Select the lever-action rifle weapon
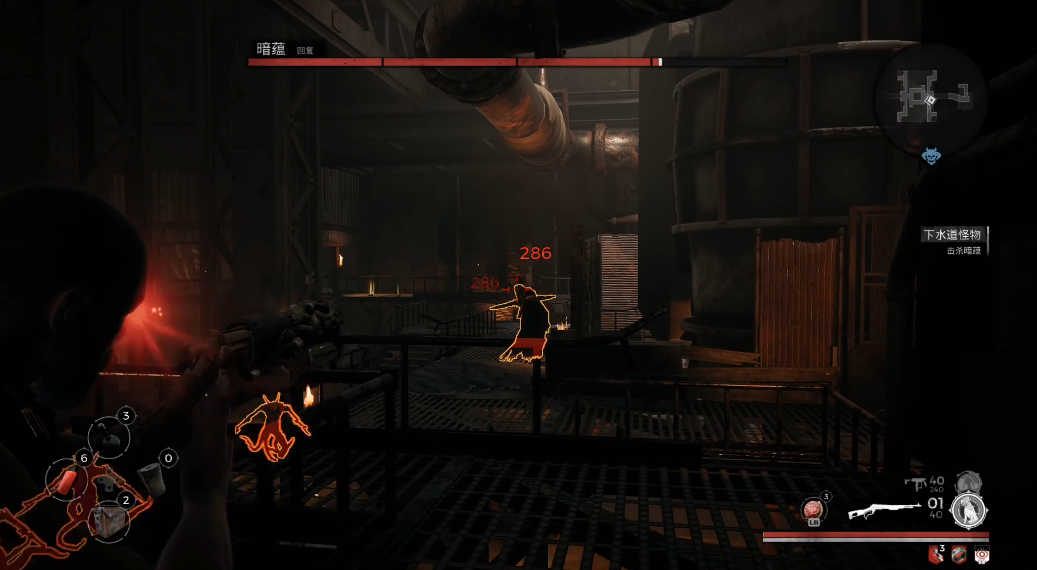 (x=884, y=511)
